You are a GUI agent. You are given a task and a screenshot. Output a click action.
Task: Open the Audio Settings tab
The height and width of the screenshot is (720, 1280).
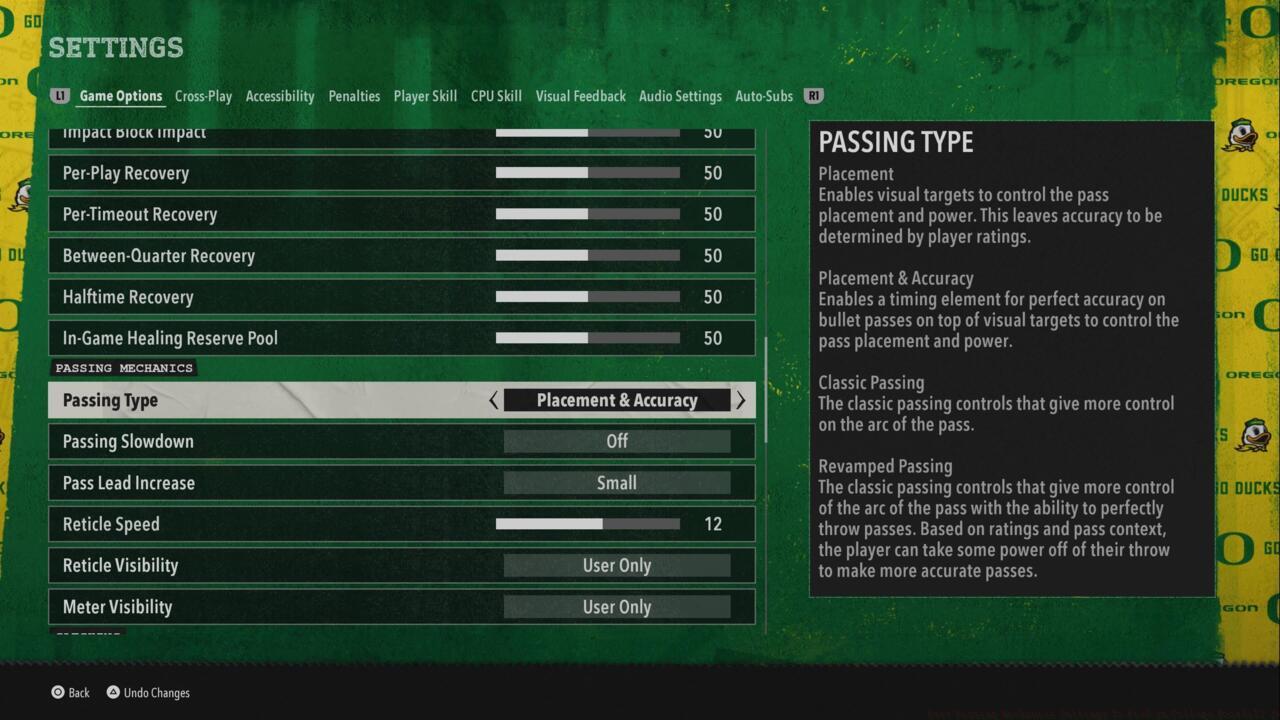coord(680,96)
